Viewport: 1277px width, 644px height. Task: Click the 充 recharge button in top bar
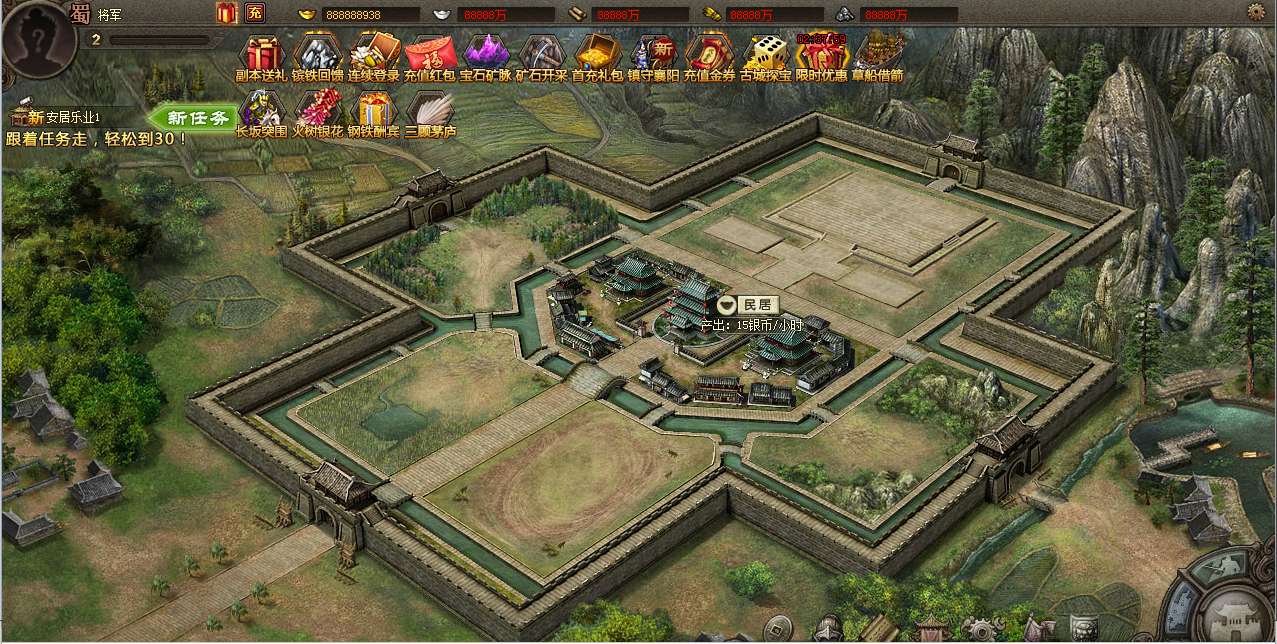click(x=255, y=13)
